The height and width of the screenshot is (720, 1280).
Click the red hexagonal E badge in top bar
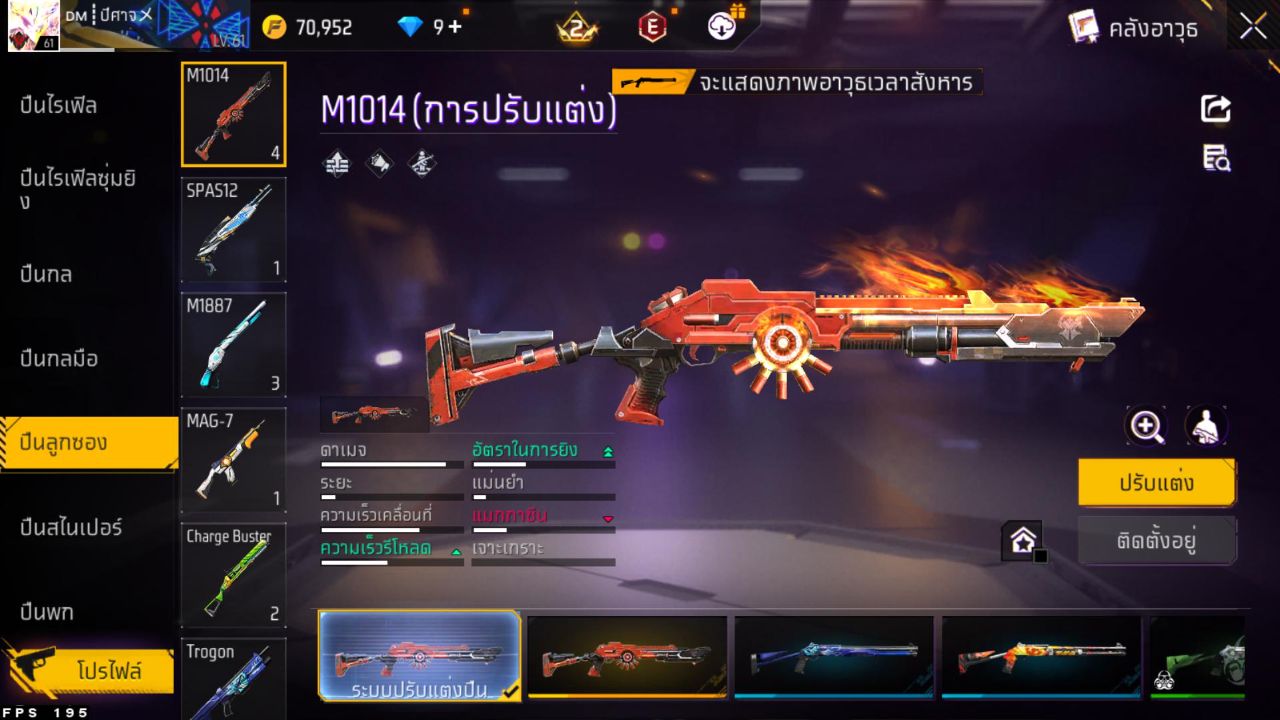[x=650, y=27]
